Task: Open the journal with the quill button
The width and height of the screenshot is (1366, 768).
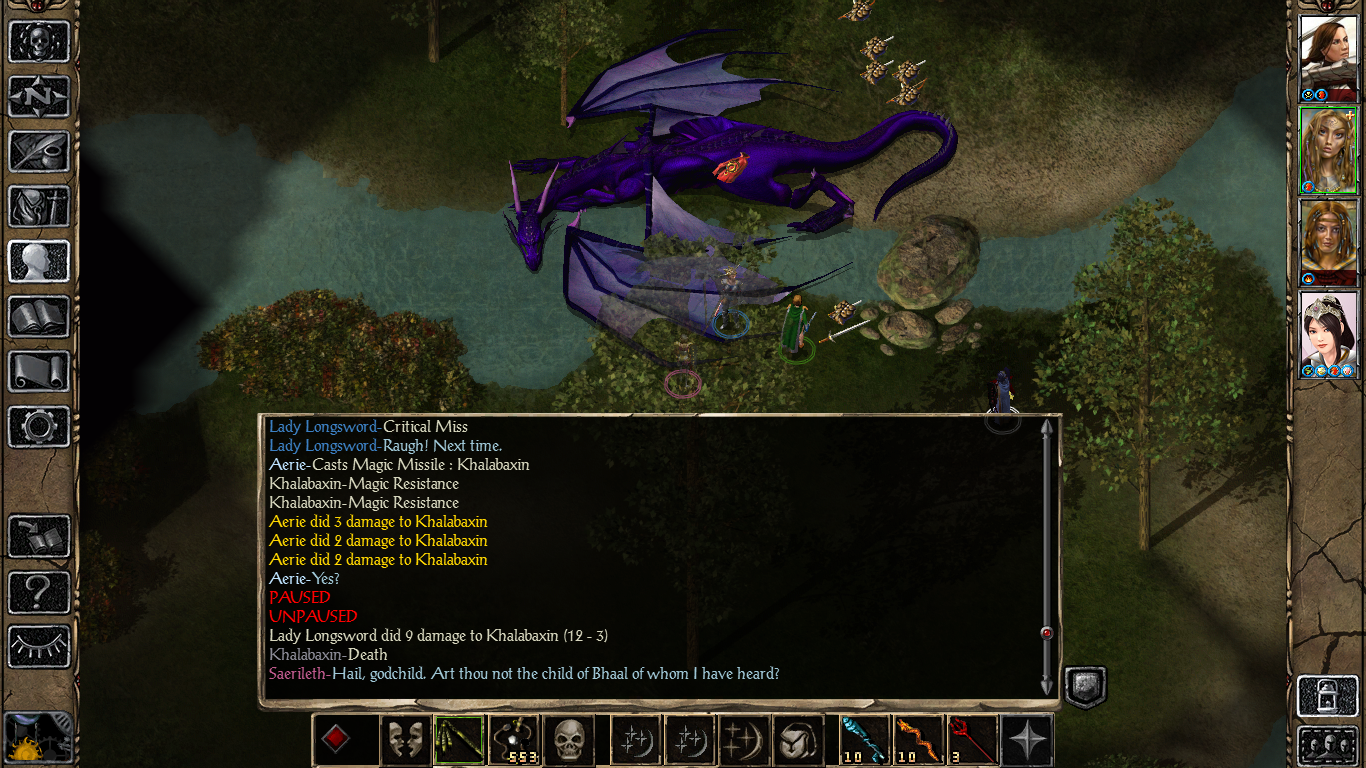Action: (x=39, y=152)
